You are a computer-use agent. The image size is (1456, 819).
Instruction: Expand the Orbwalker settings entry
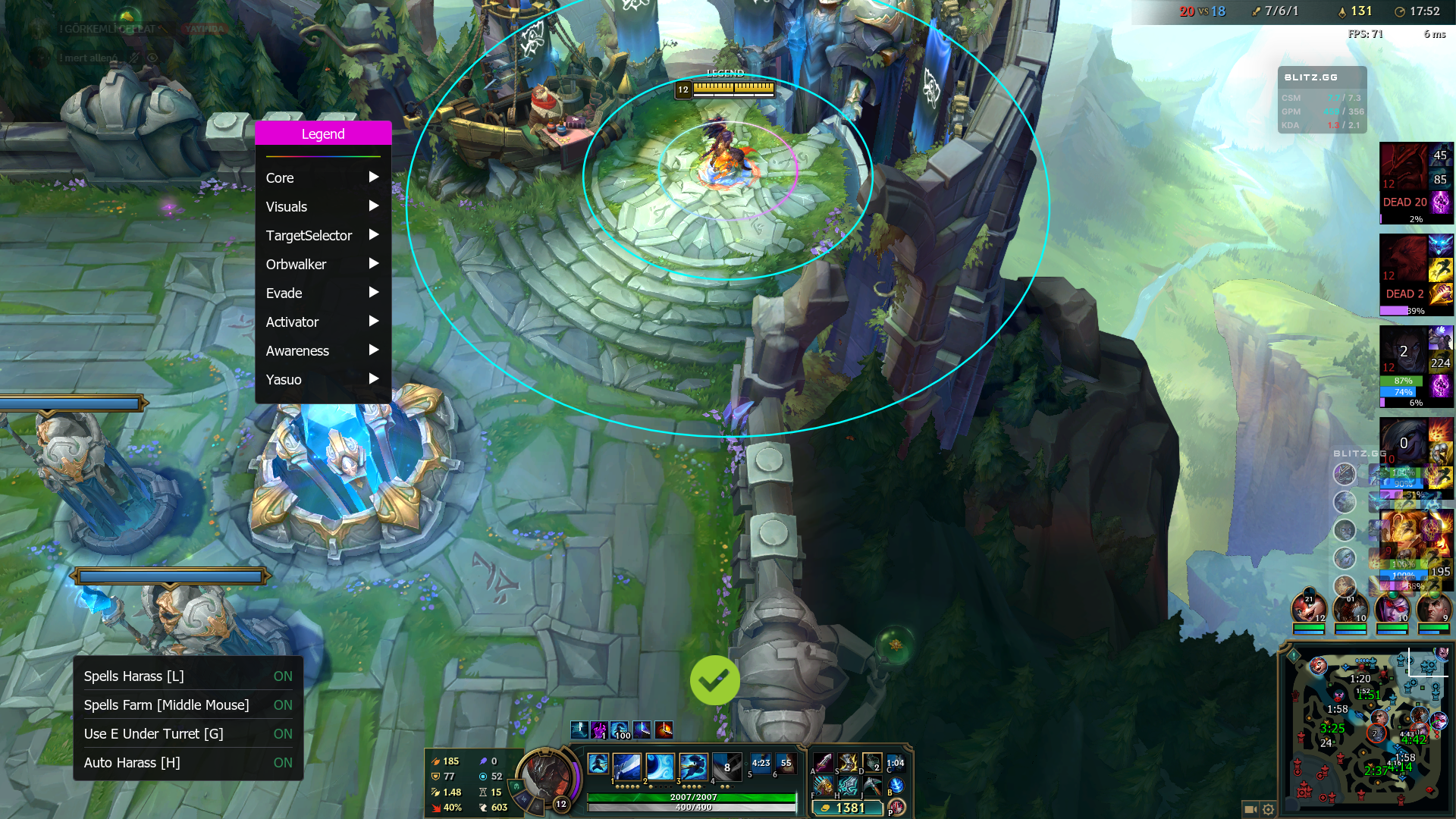(322, 264)
